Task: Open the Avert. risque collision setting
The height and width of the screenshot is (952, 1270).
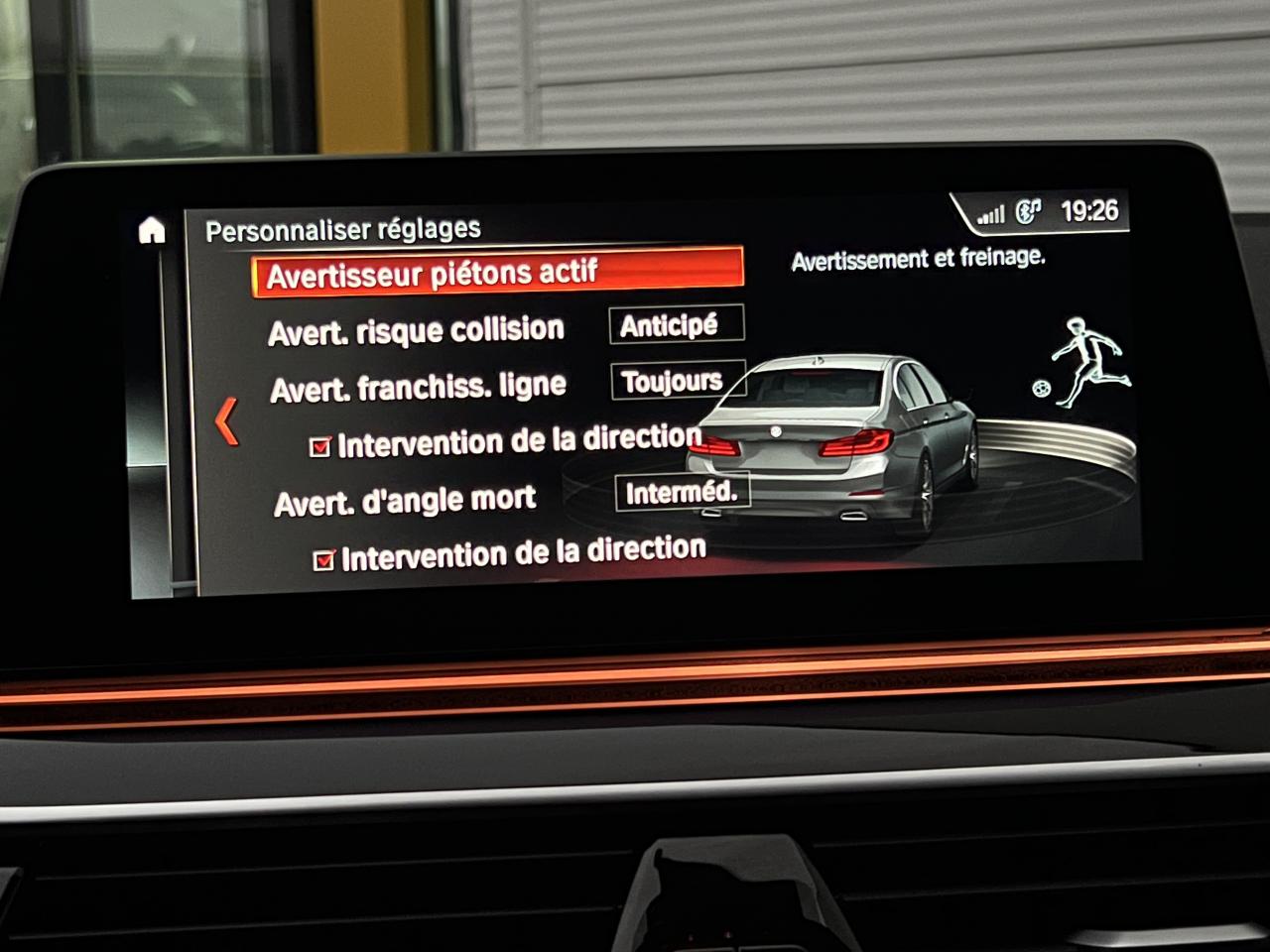Action: (x=416, y=330)
